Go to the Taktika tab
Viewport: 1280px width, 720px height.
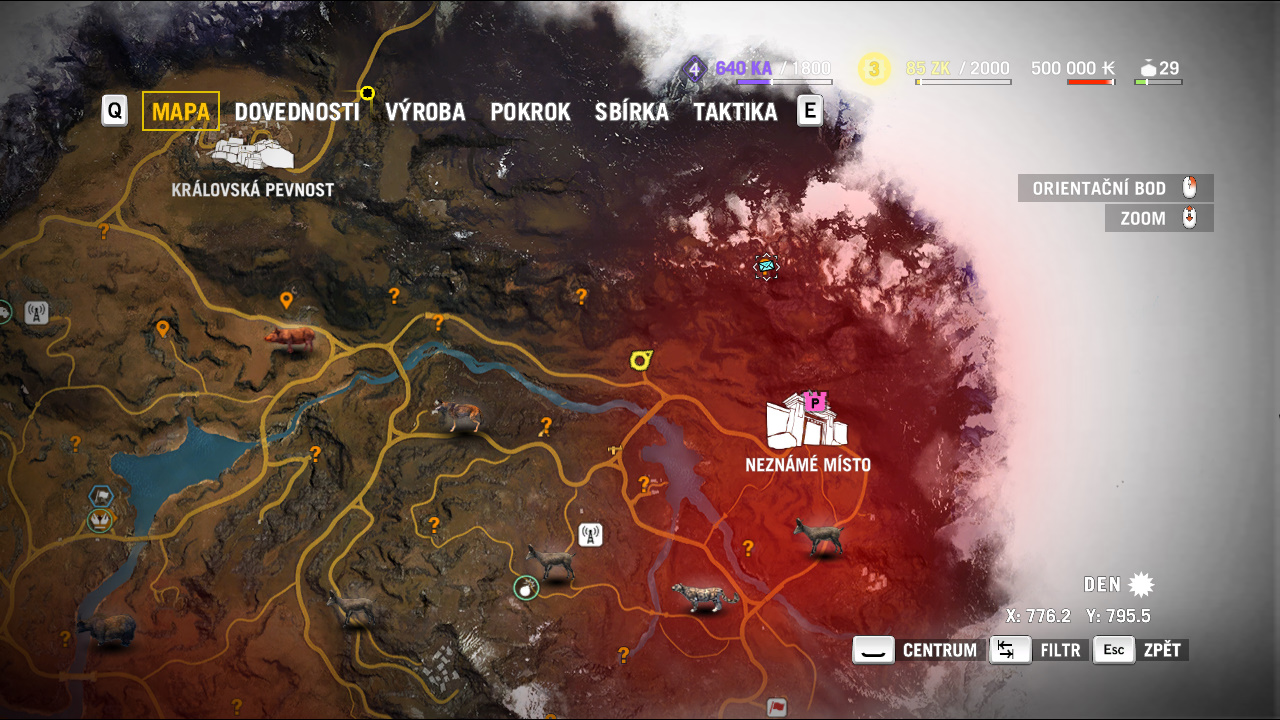(735, 112)
